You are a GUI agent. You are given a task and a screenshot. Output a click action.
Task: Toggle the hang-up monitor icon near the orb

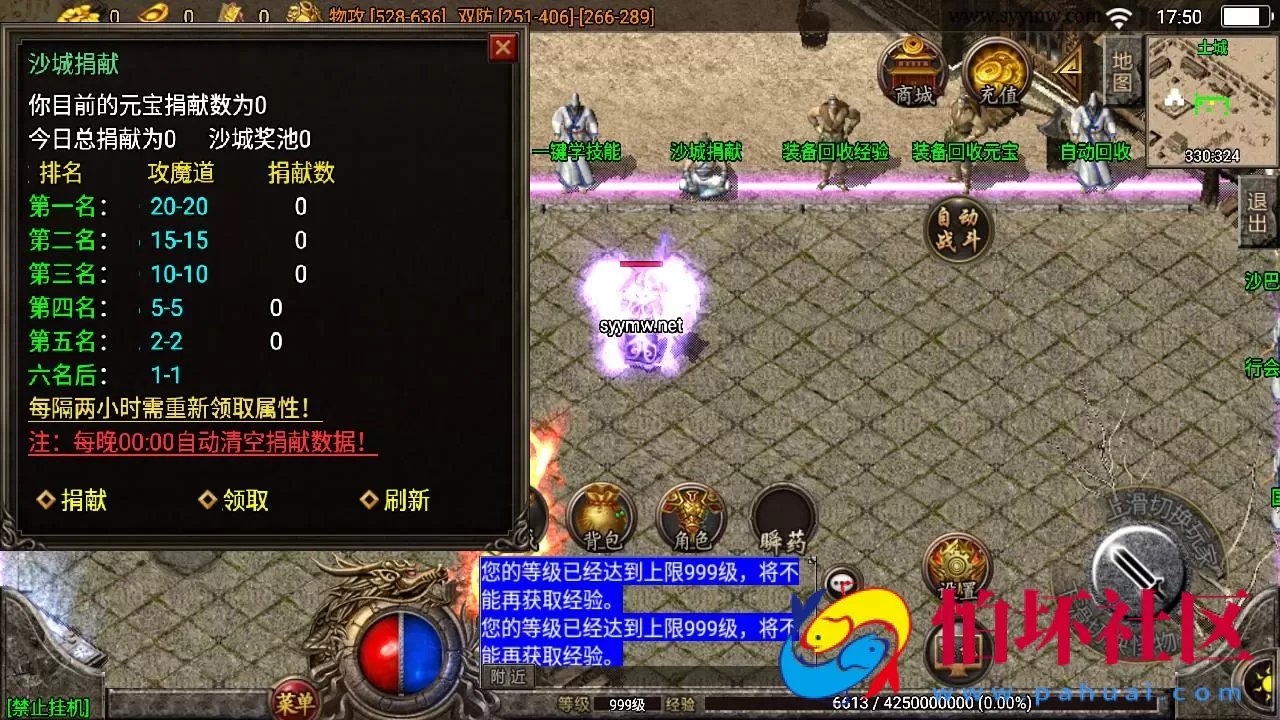(841, 582)
